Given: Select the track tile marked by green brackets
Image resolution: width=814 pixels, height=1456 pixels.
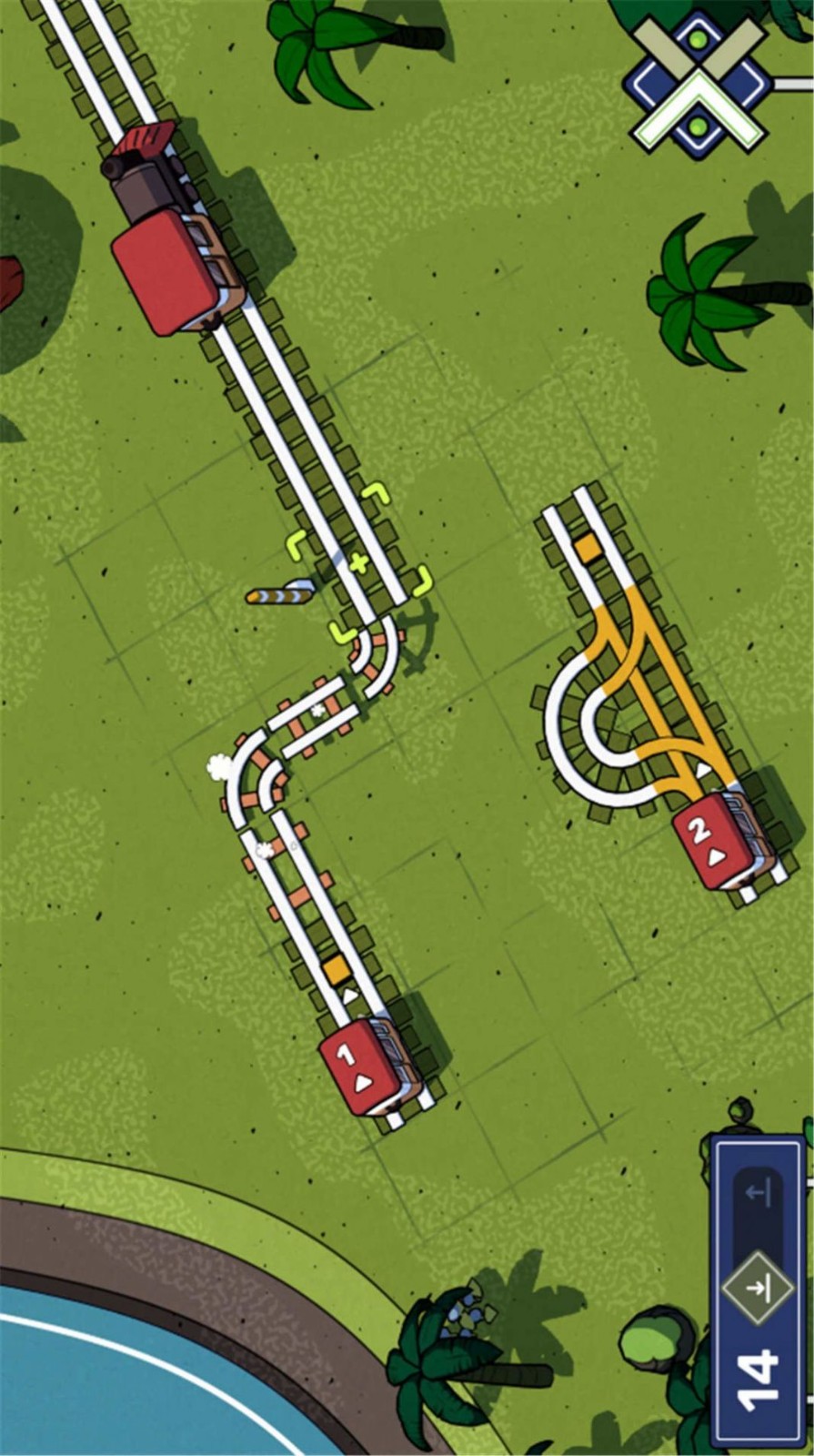Looking at the screenshot, I should (359, 563).
